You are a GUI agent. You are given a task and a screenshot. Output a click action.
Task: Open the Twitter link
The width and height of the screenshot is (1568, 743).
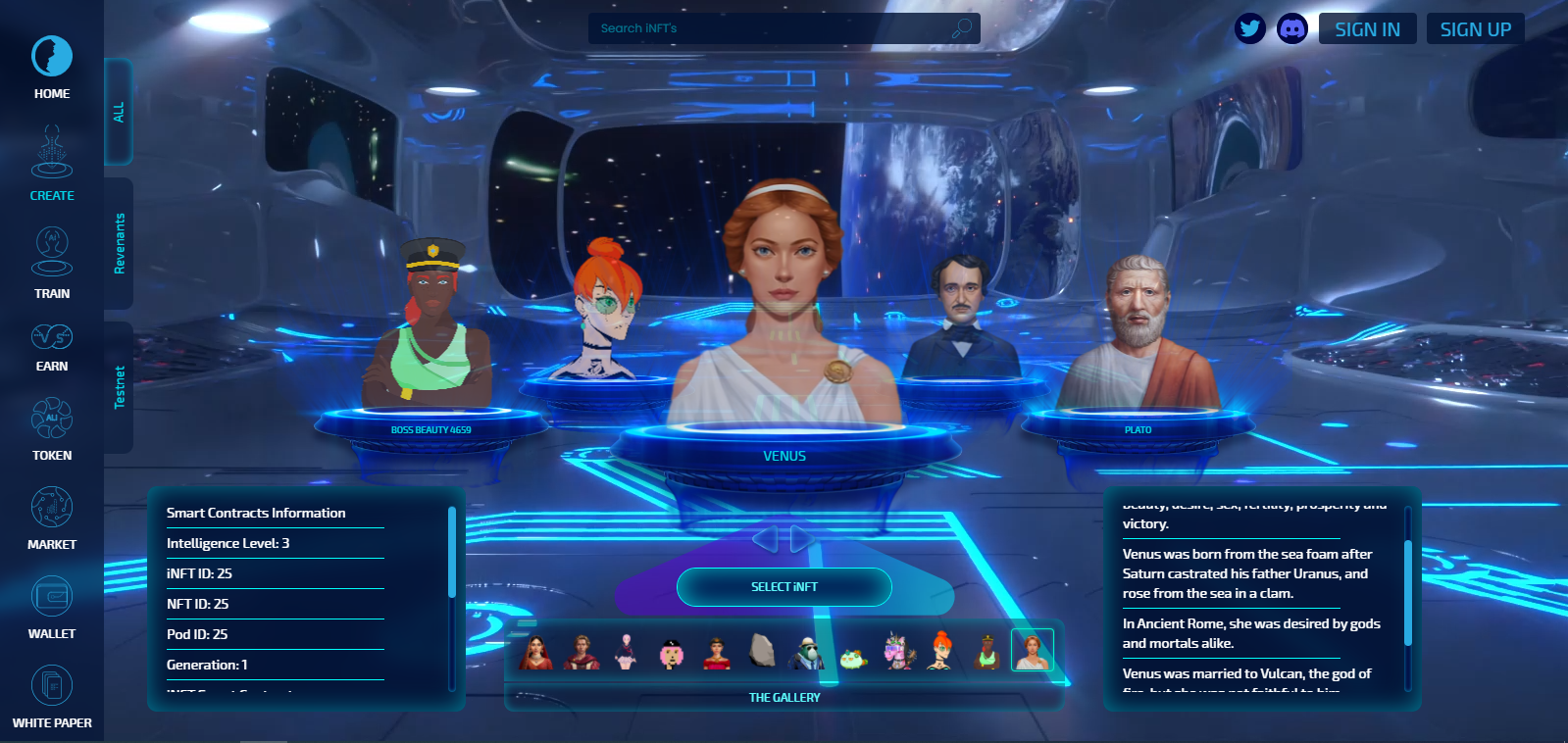[1250, 28]
